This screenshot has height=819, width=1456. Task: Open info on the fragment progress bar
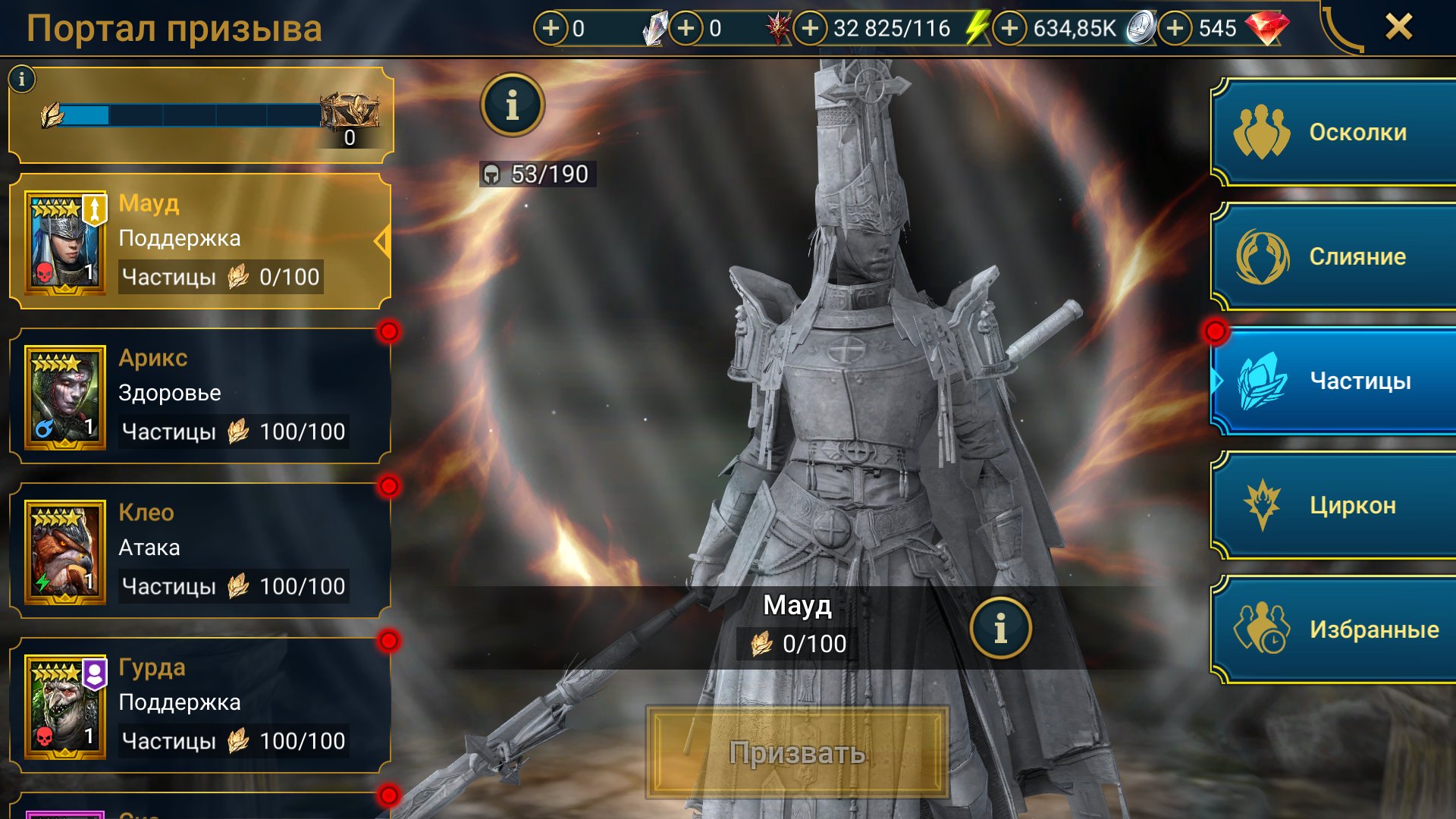coord(22,79)
